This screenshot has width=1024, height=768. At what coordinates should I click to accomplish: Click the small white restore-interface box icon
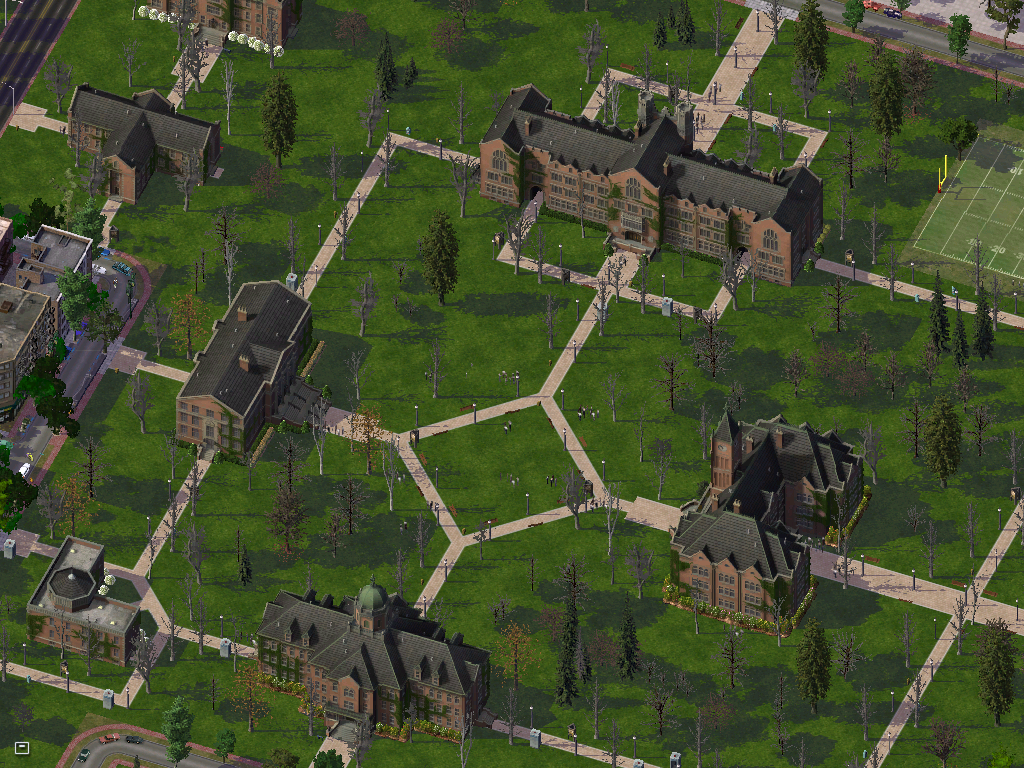pos(22,747)
